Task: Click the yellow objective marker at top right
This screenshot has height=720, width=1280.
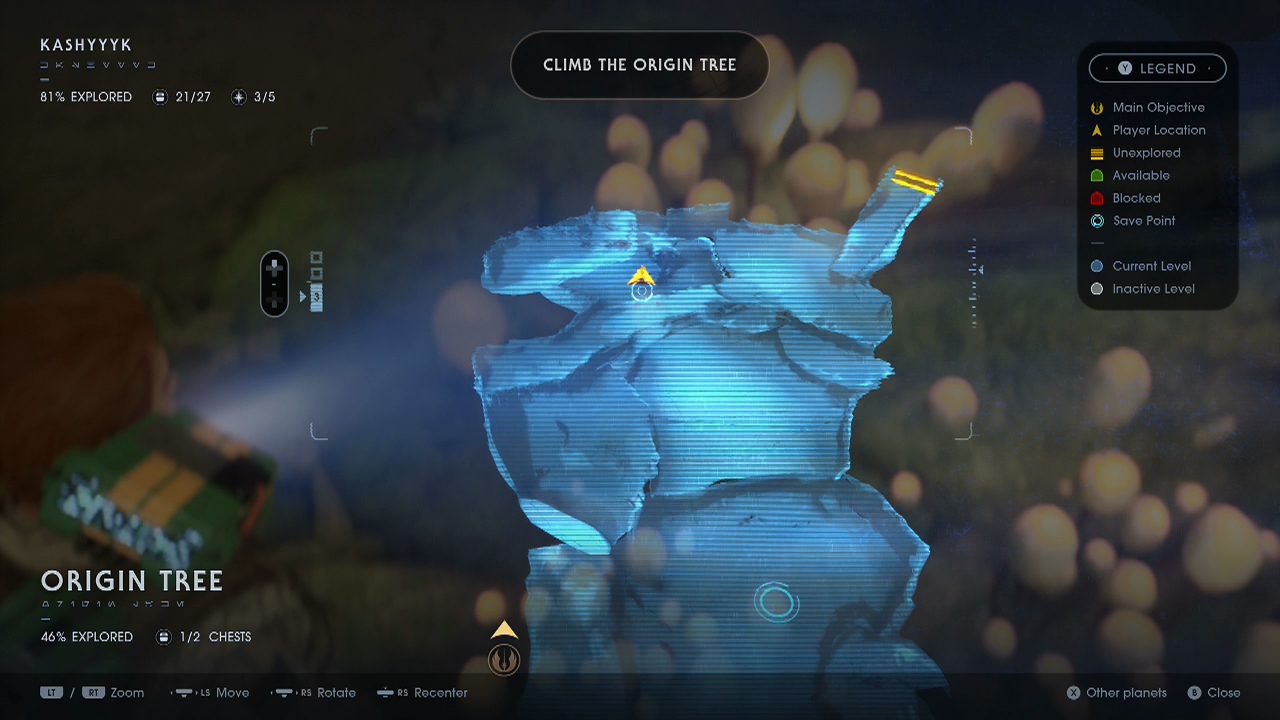Action: click(x=916, y=182)
